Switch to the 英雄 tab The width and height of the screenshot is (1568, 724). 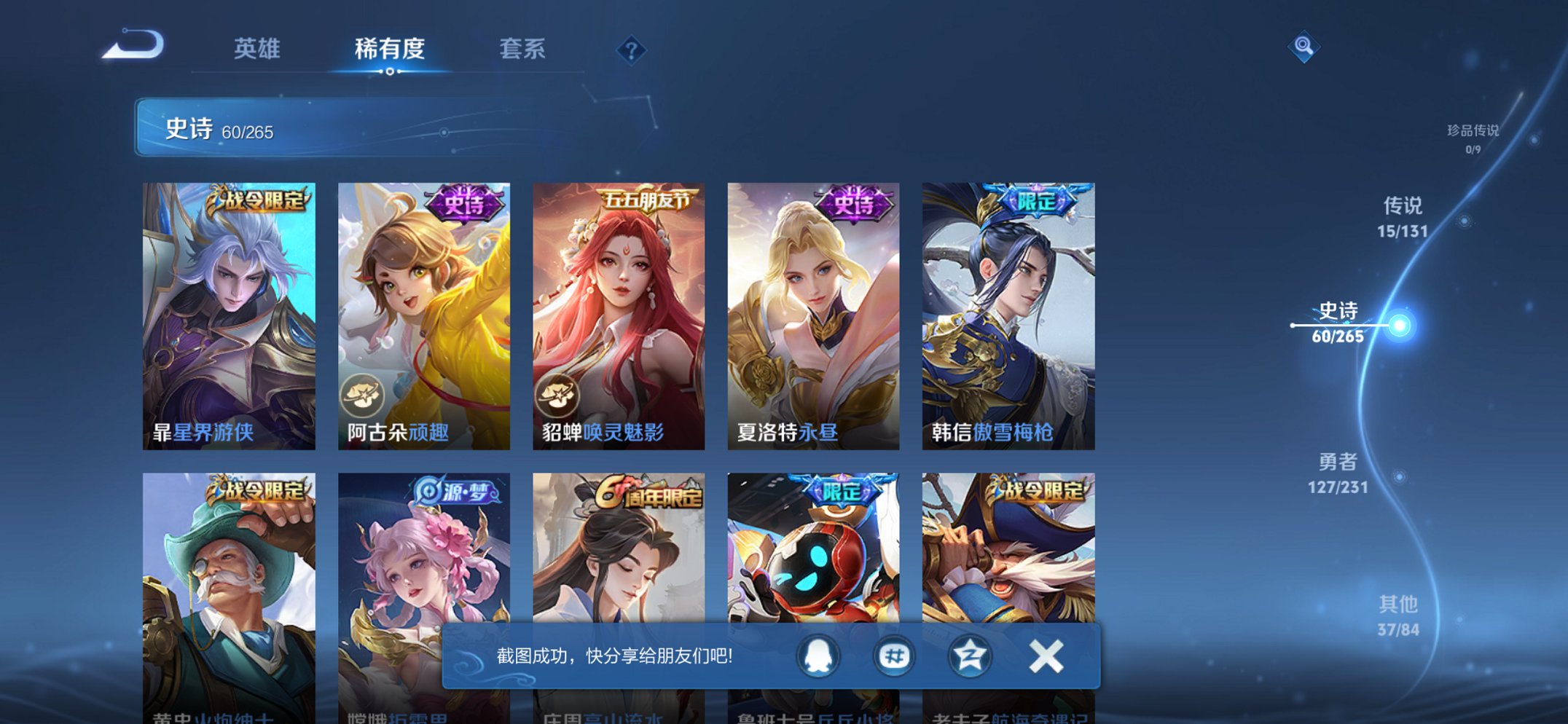coord(256,50)
